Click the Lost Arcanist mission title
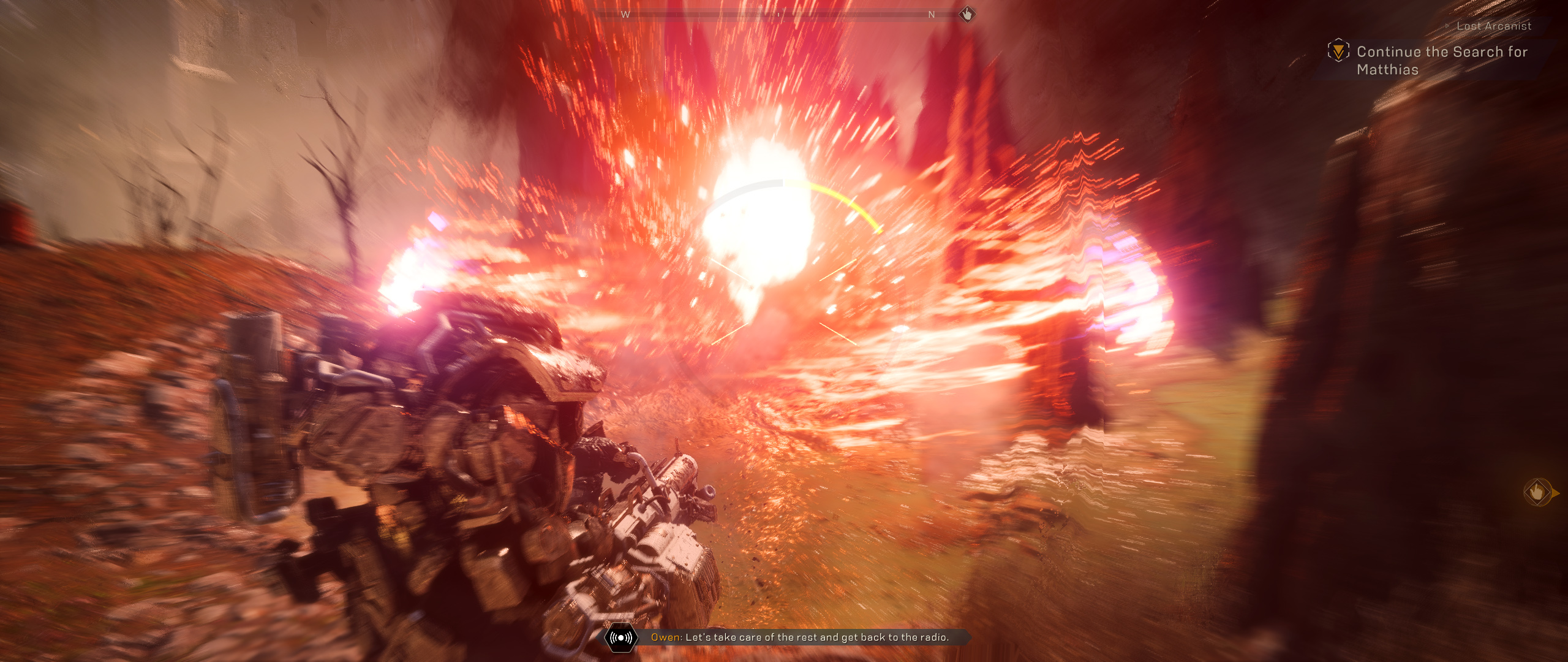Screen dimensions: 1568x662 (x=1493, y=26)
